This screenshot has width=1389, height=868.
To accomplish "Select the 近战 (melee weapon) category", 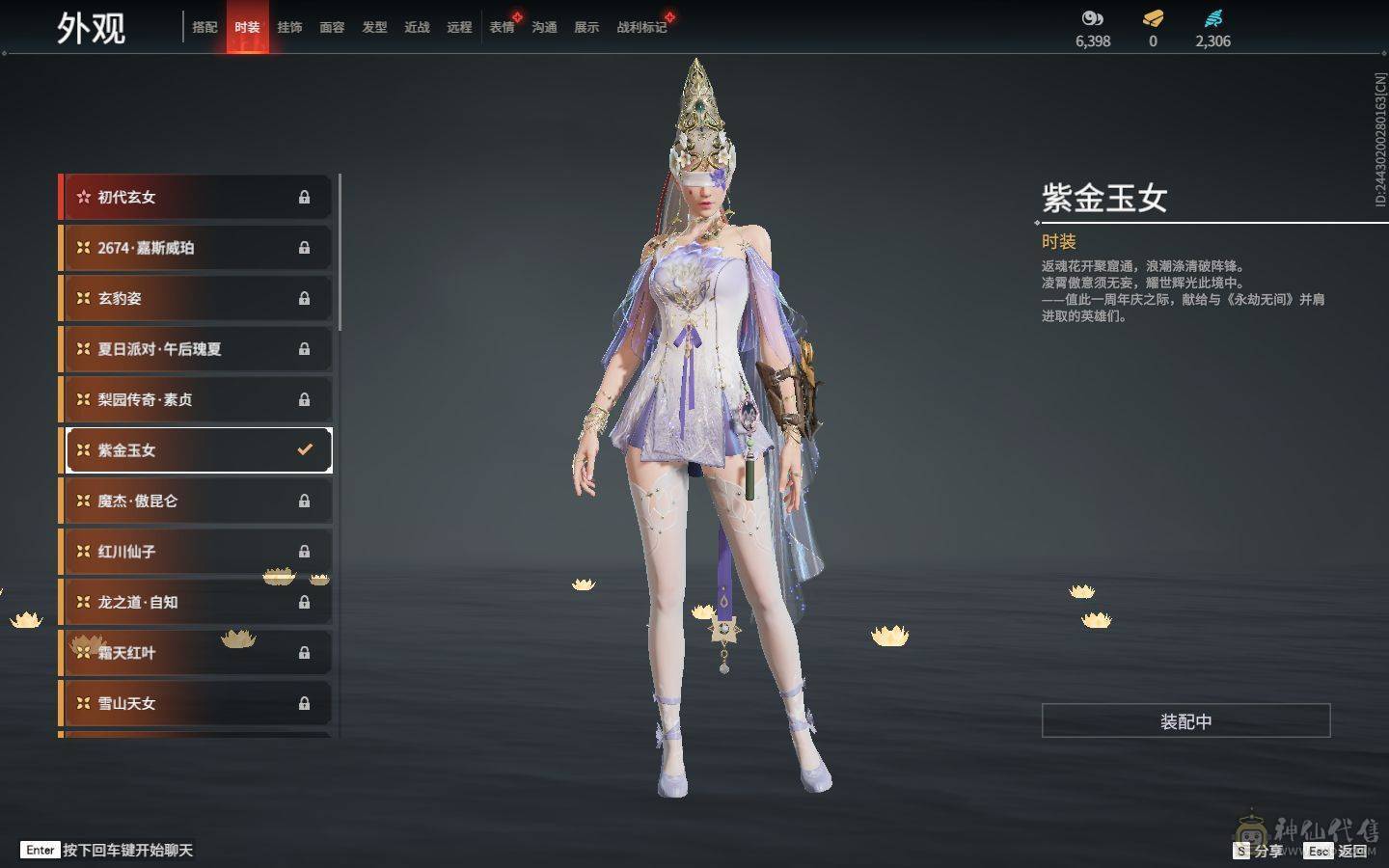I will [416, 27].
